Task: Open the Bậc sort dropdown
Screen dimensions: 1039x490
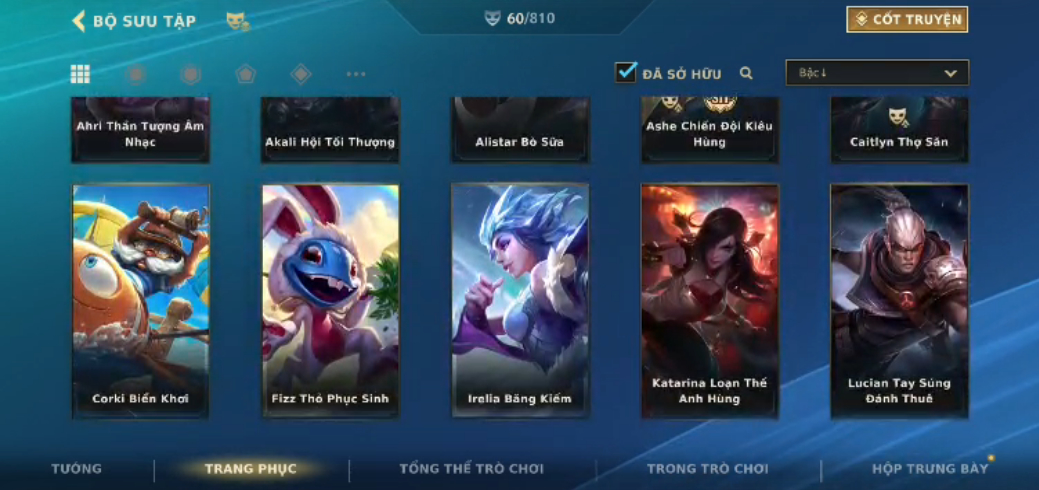Action: tap(877, 73)
